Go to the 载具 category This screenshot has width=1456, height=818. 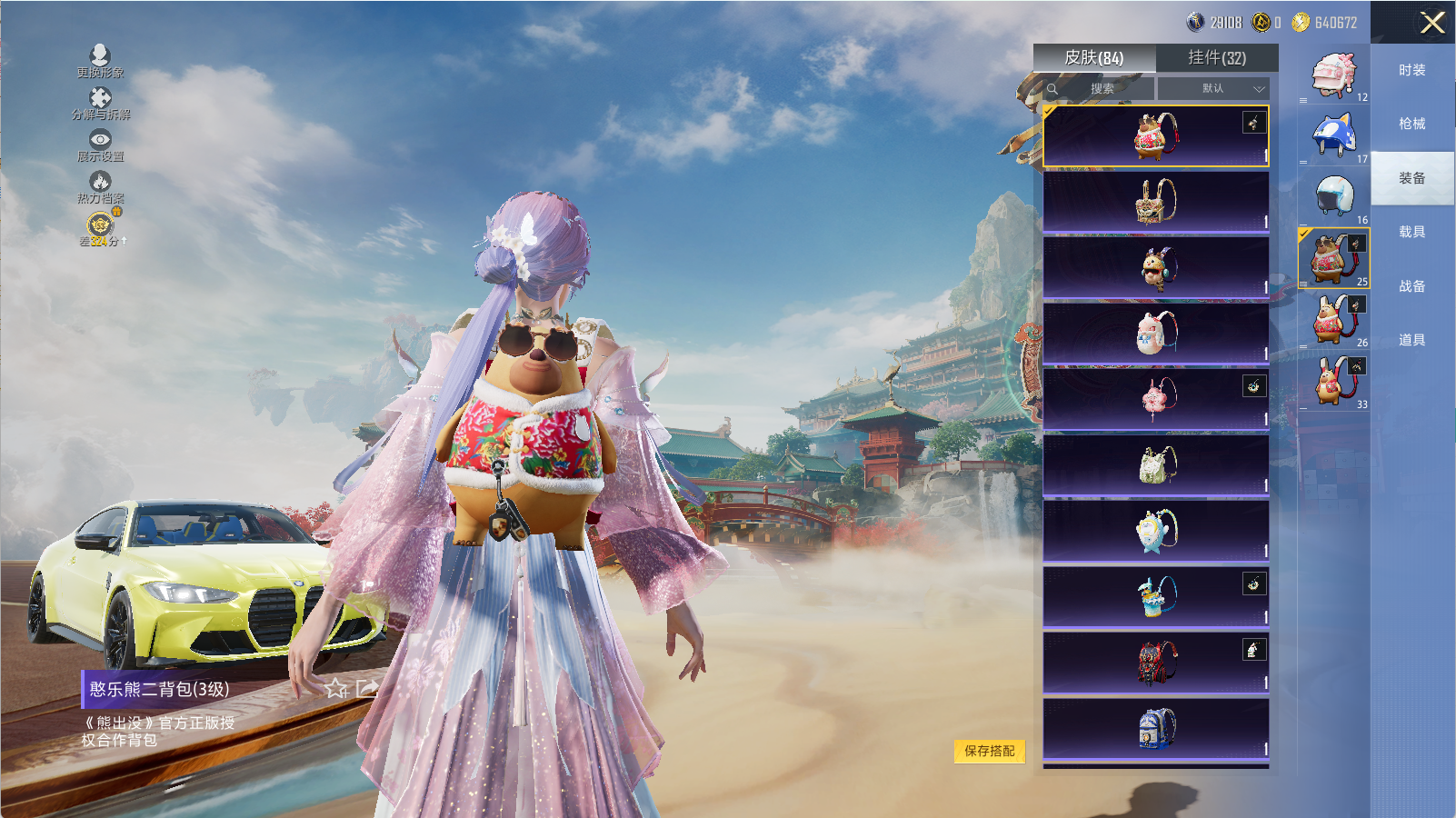tap(1411, 232)
